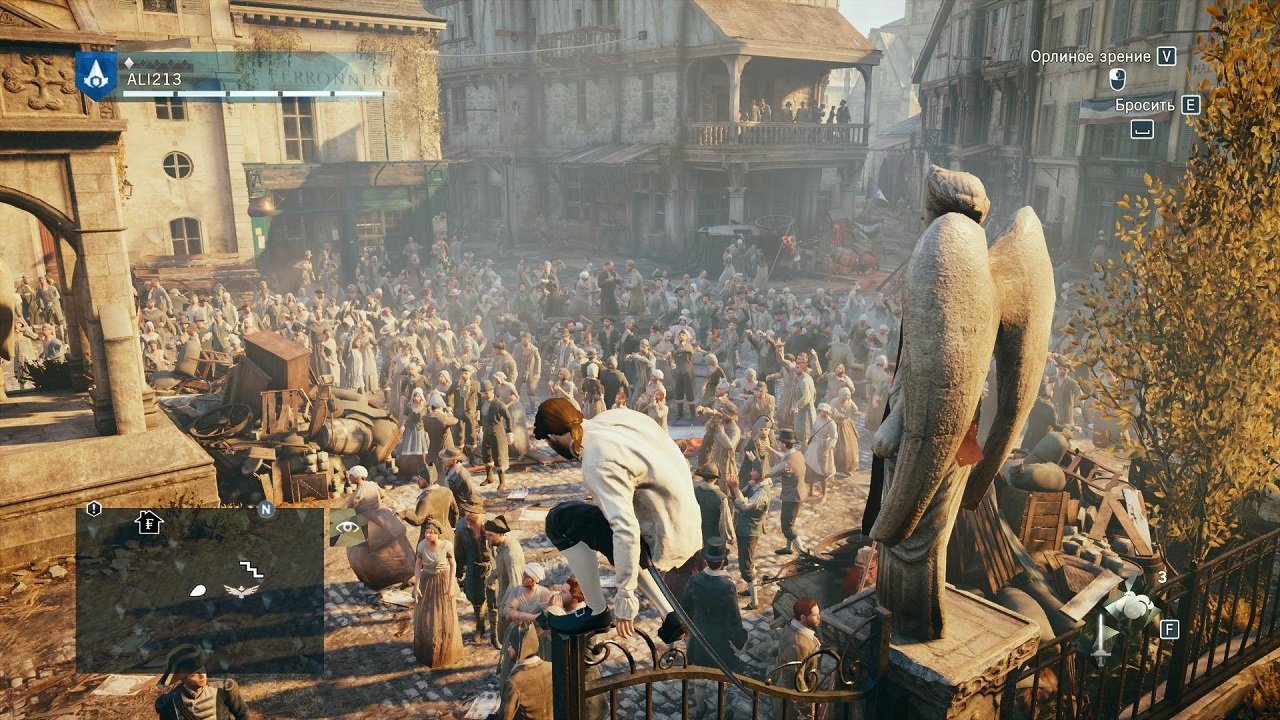This screenshot has width=1280, height=720.
Task: Open the quickslot item selector showing 3 charges
Action: 1162,577
